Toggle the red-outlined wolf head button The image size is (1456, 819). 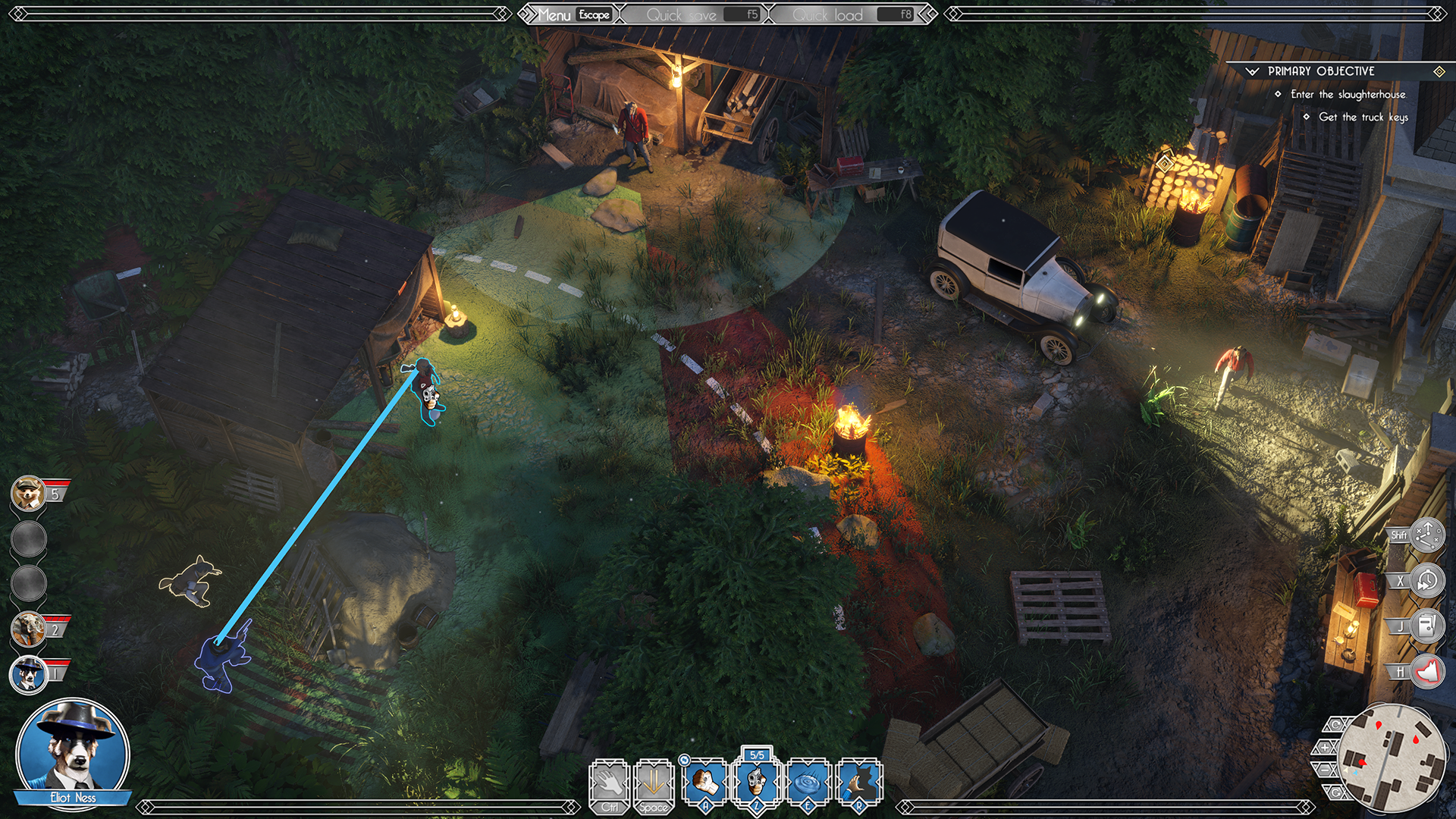1427,672
